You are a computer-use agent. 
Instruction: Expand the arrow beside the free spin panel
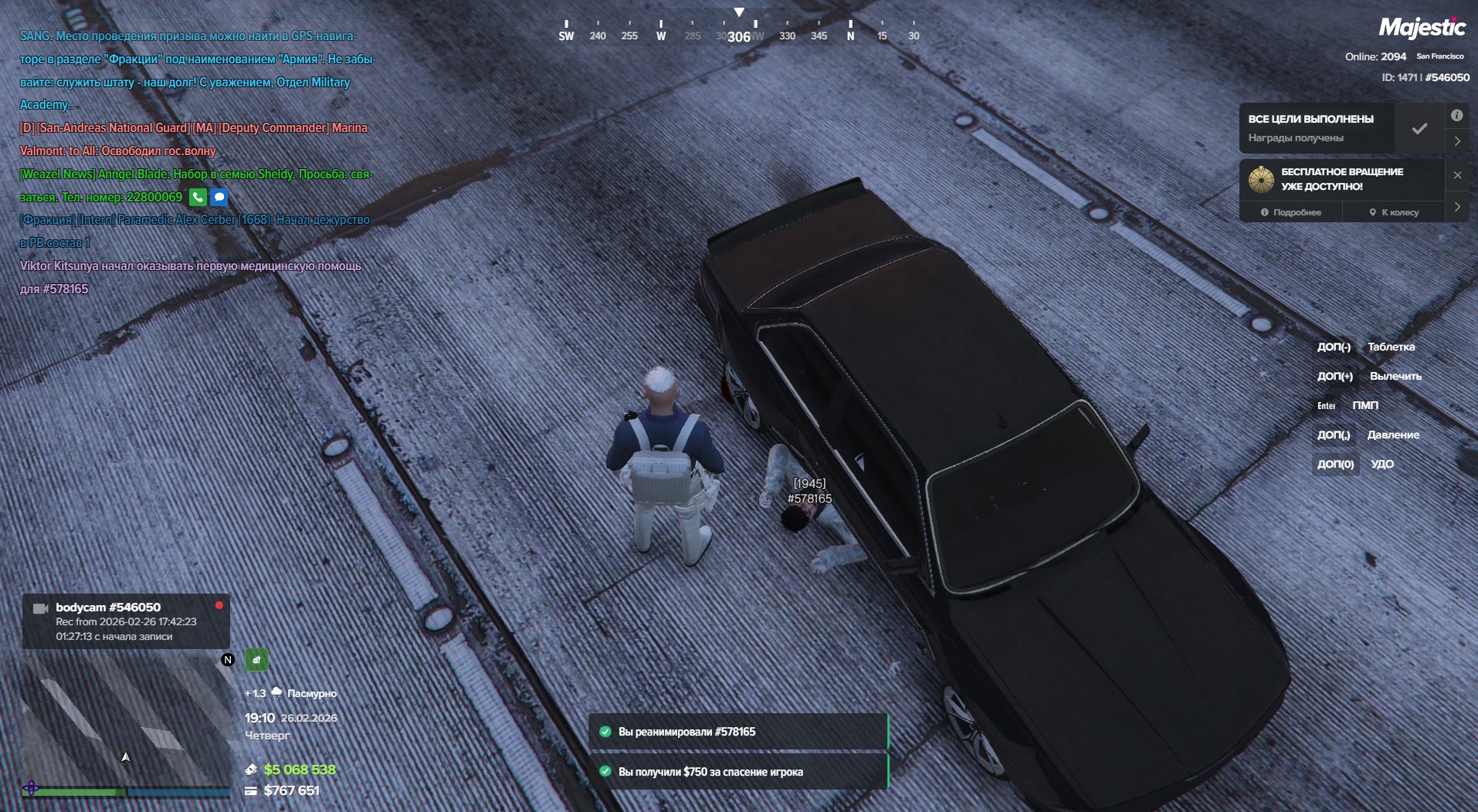pos(1457,207)
